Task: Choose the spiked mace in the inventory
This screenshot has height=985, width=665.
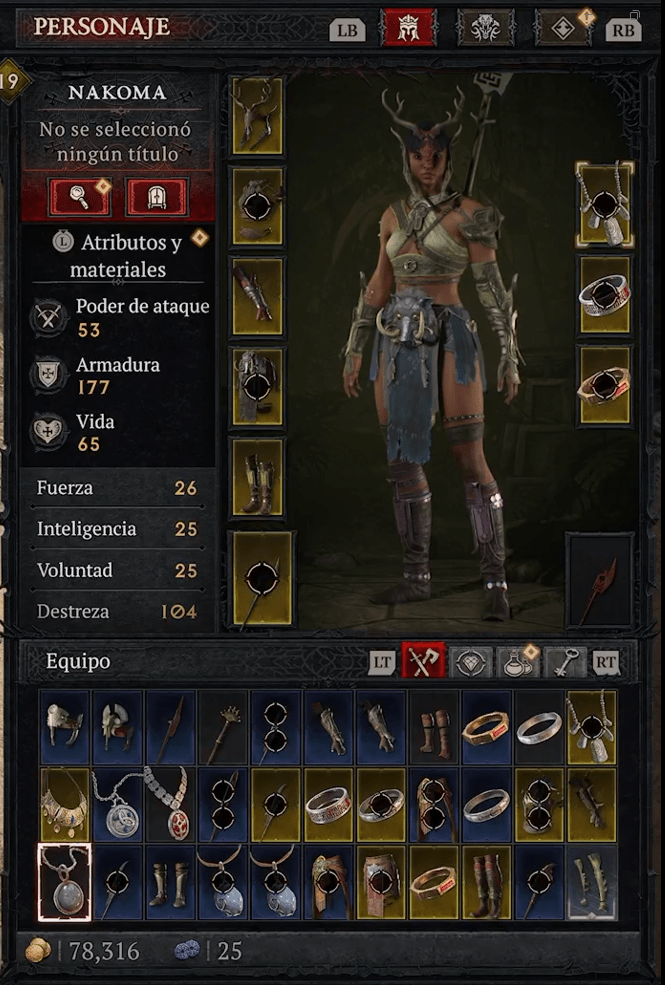Action: (223, 728)
